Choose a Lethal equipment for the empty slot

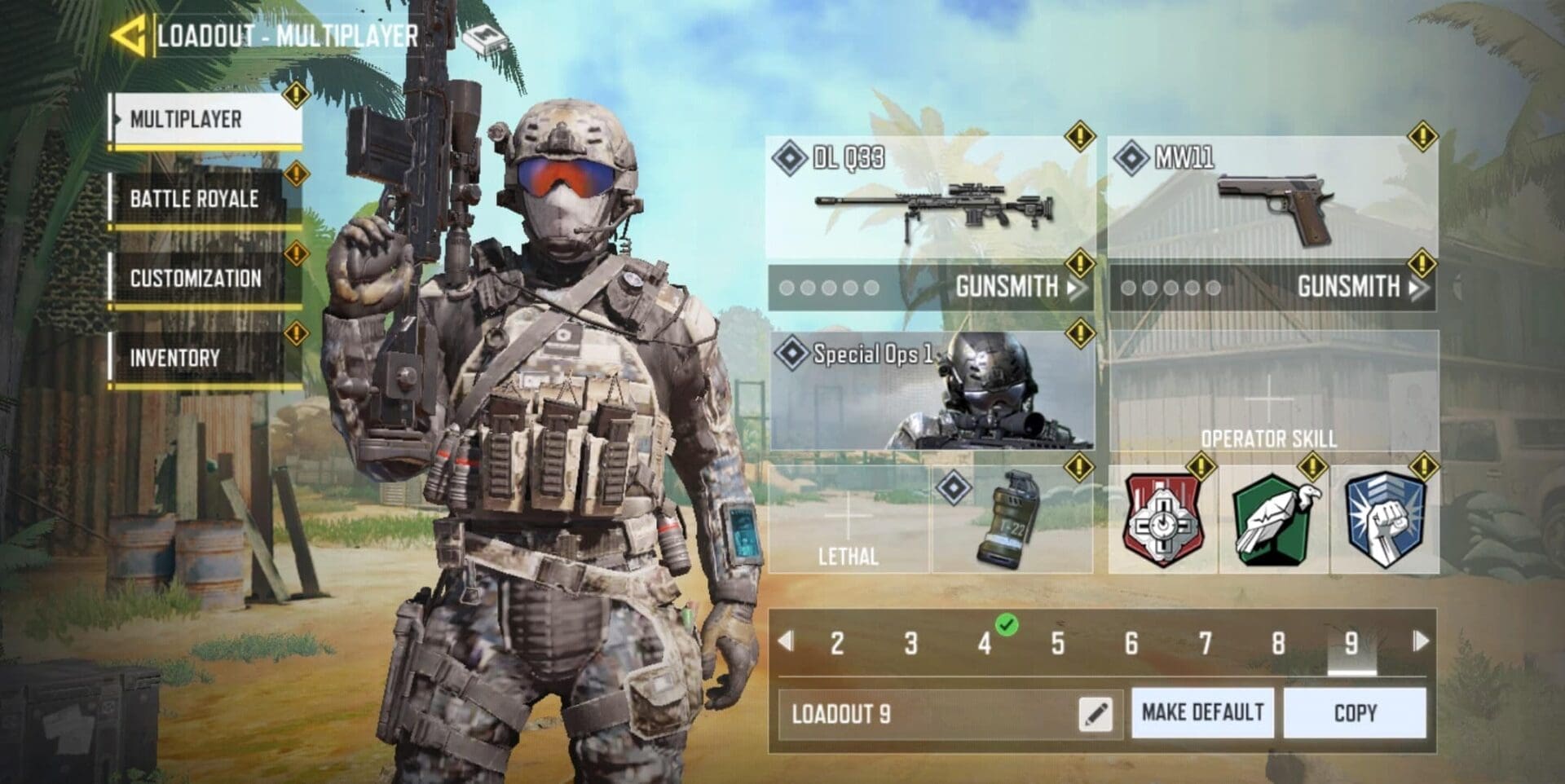pyautogui.click(x=848, y=520)
